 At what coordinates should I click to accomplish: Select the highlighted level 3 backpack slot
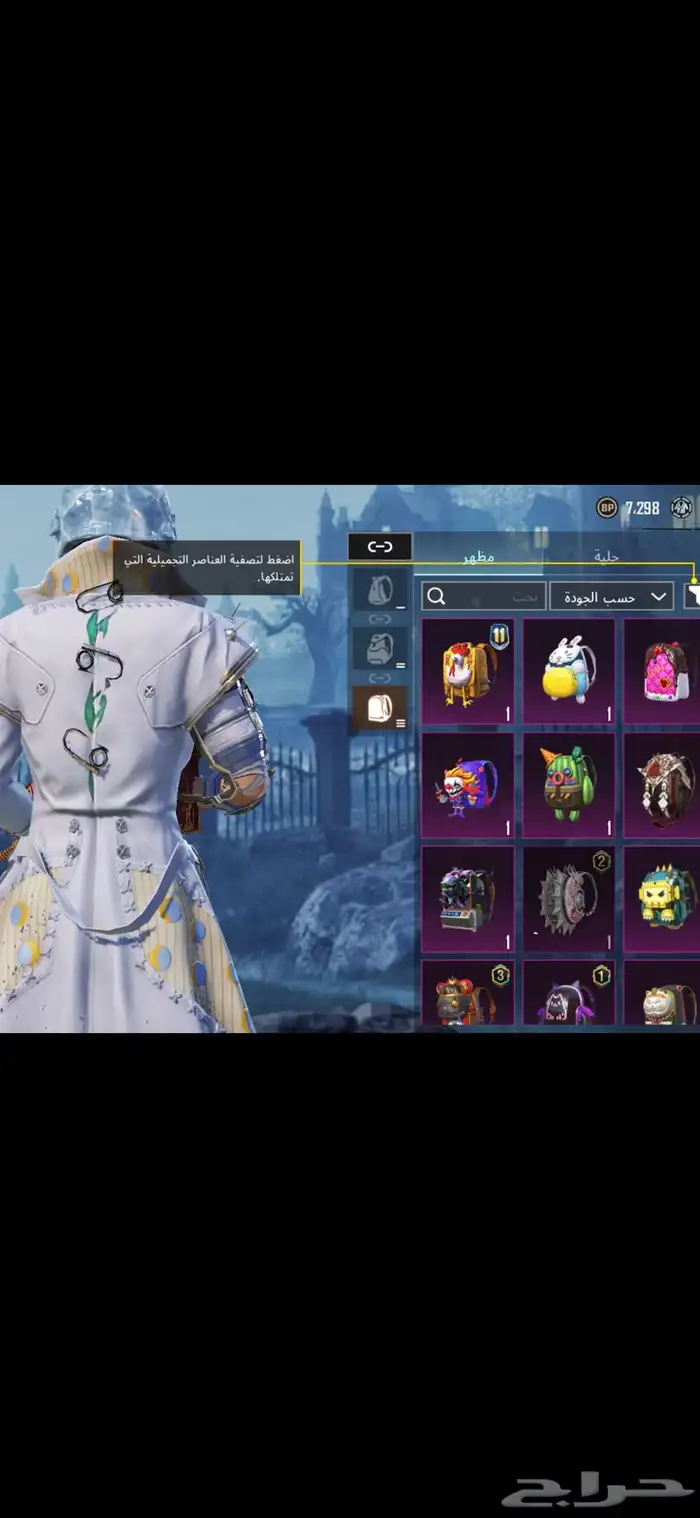380,707
